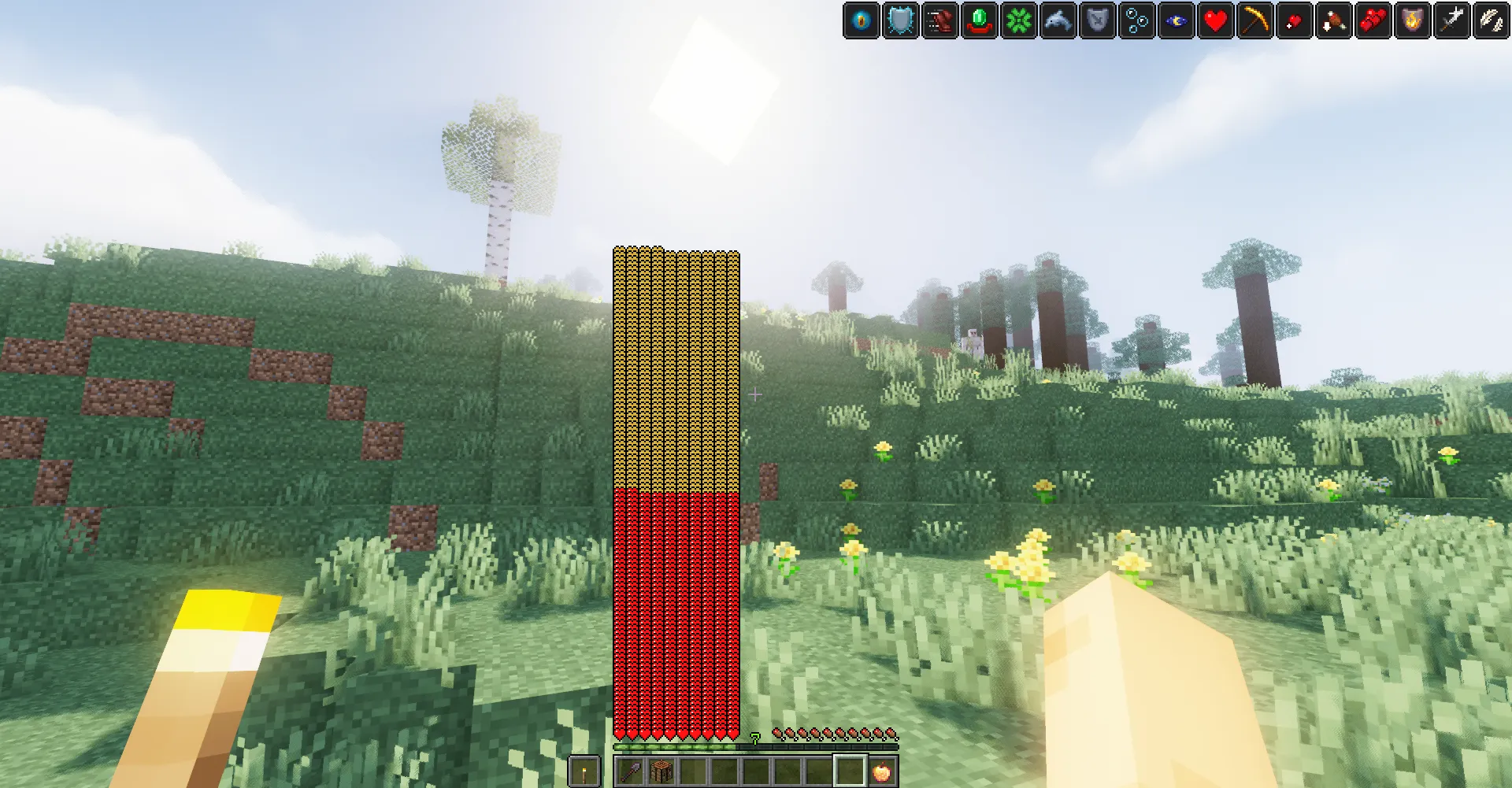Click the green experience bar

pyautogui.click(x=675, y=747)
